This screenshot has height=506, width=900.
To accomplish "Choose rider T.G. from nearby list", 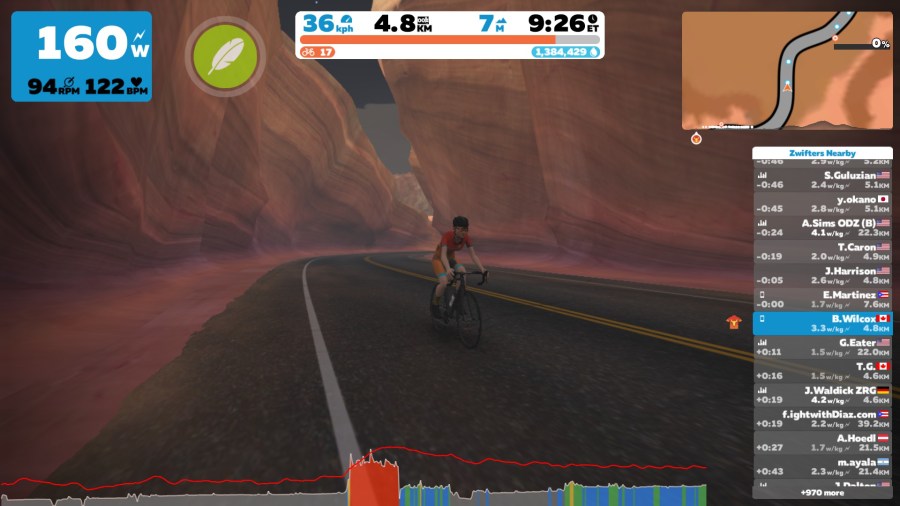I will (822, 371).
